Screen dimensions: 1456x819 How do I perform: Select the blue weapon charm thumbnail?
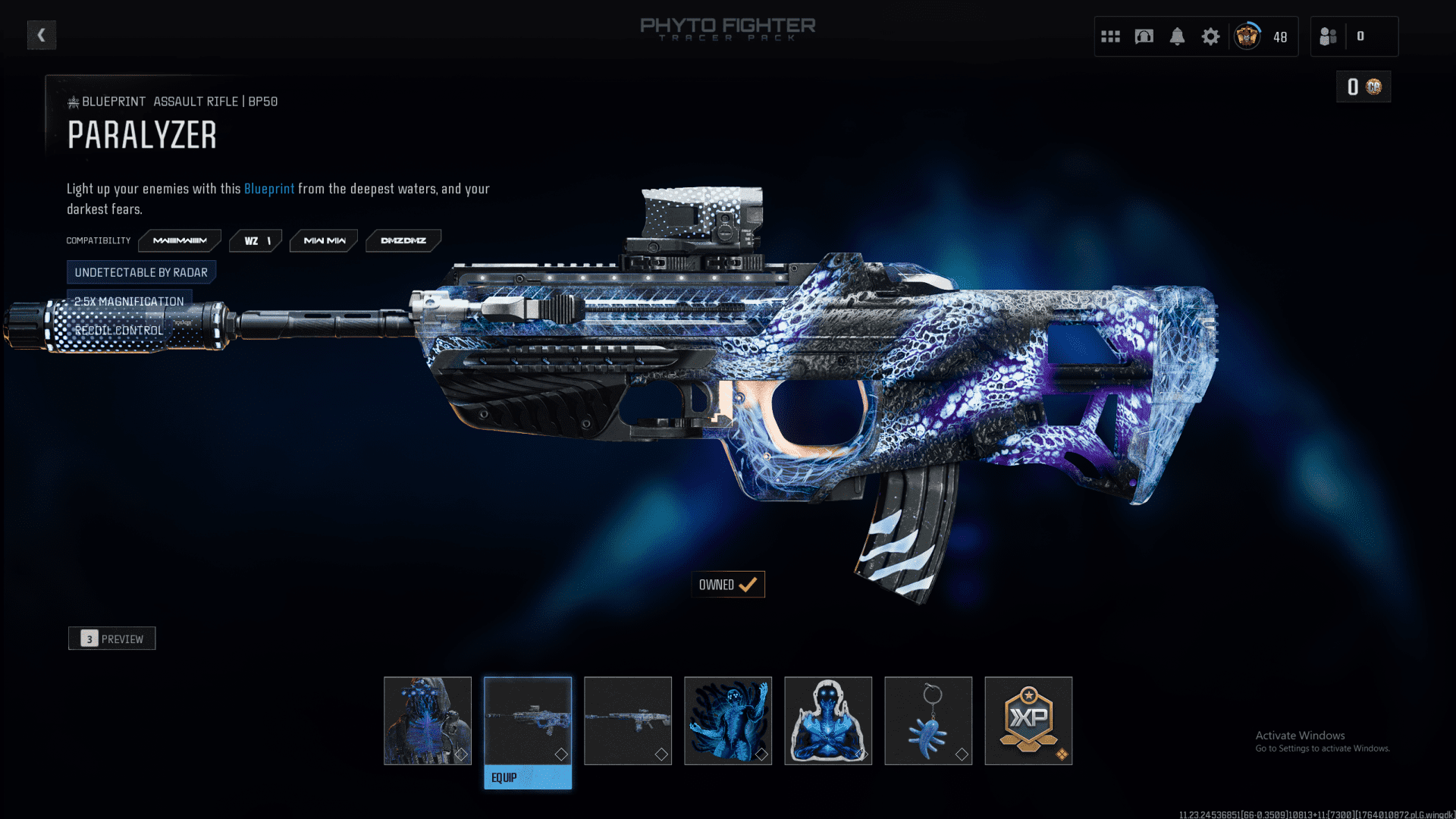click(928, 720)
